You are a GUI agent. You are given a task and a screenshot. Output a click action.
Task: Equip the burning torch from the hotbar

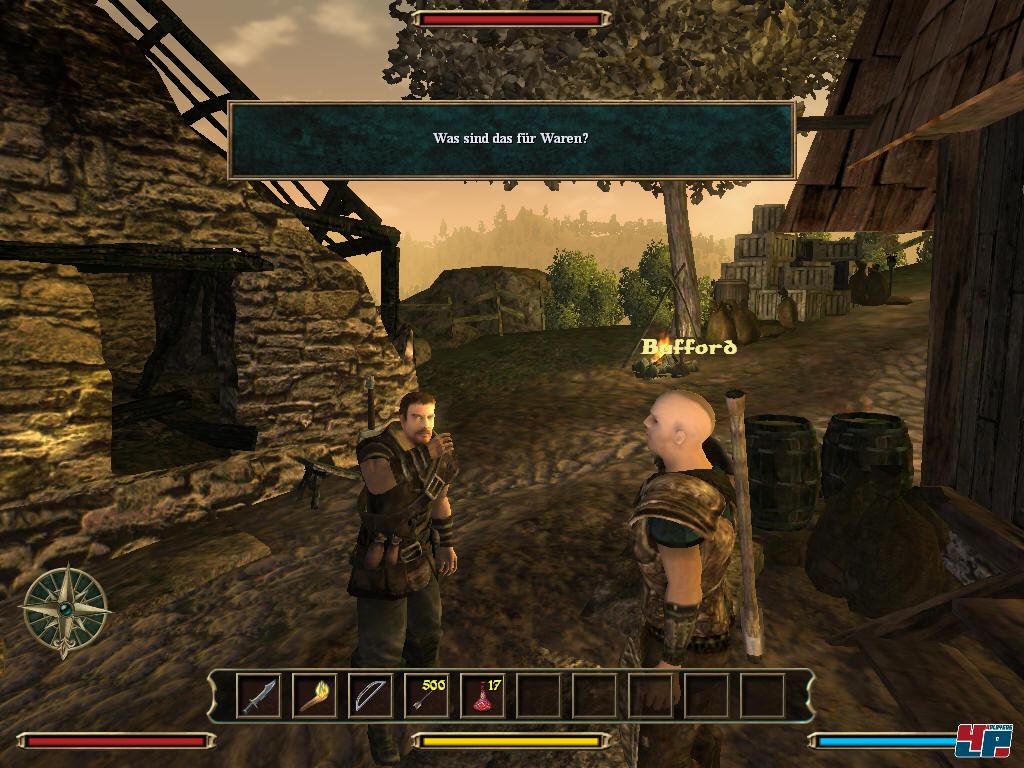(314, 696)
